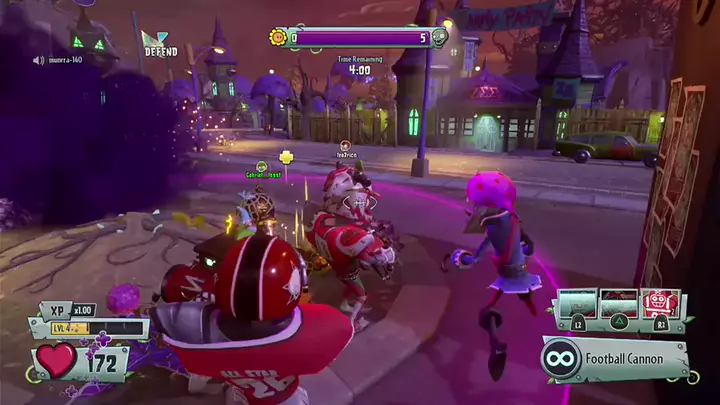Activate the red robot ability icon
The width and height of the screenshot is (720, 405).
(x=661, y=303)
